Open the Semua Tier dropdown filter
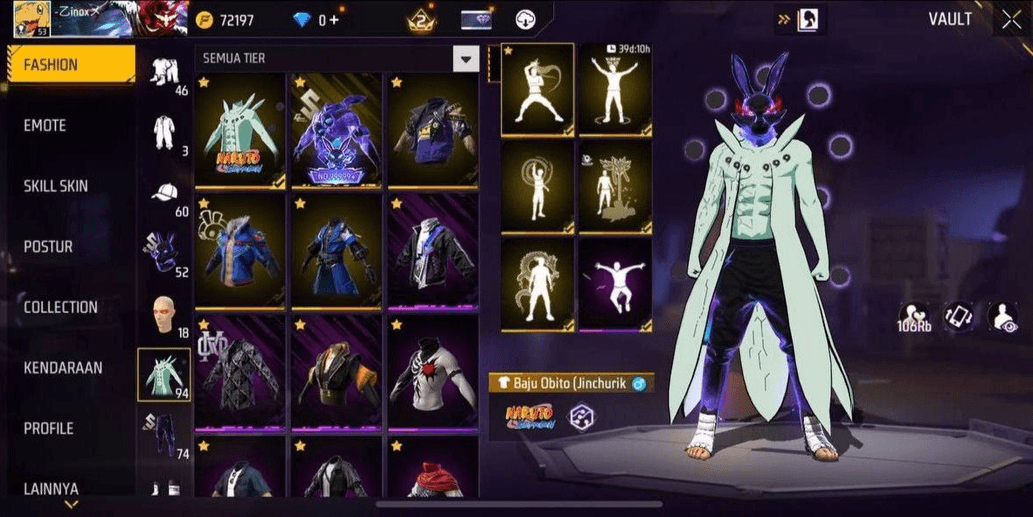 pos(466,59)
